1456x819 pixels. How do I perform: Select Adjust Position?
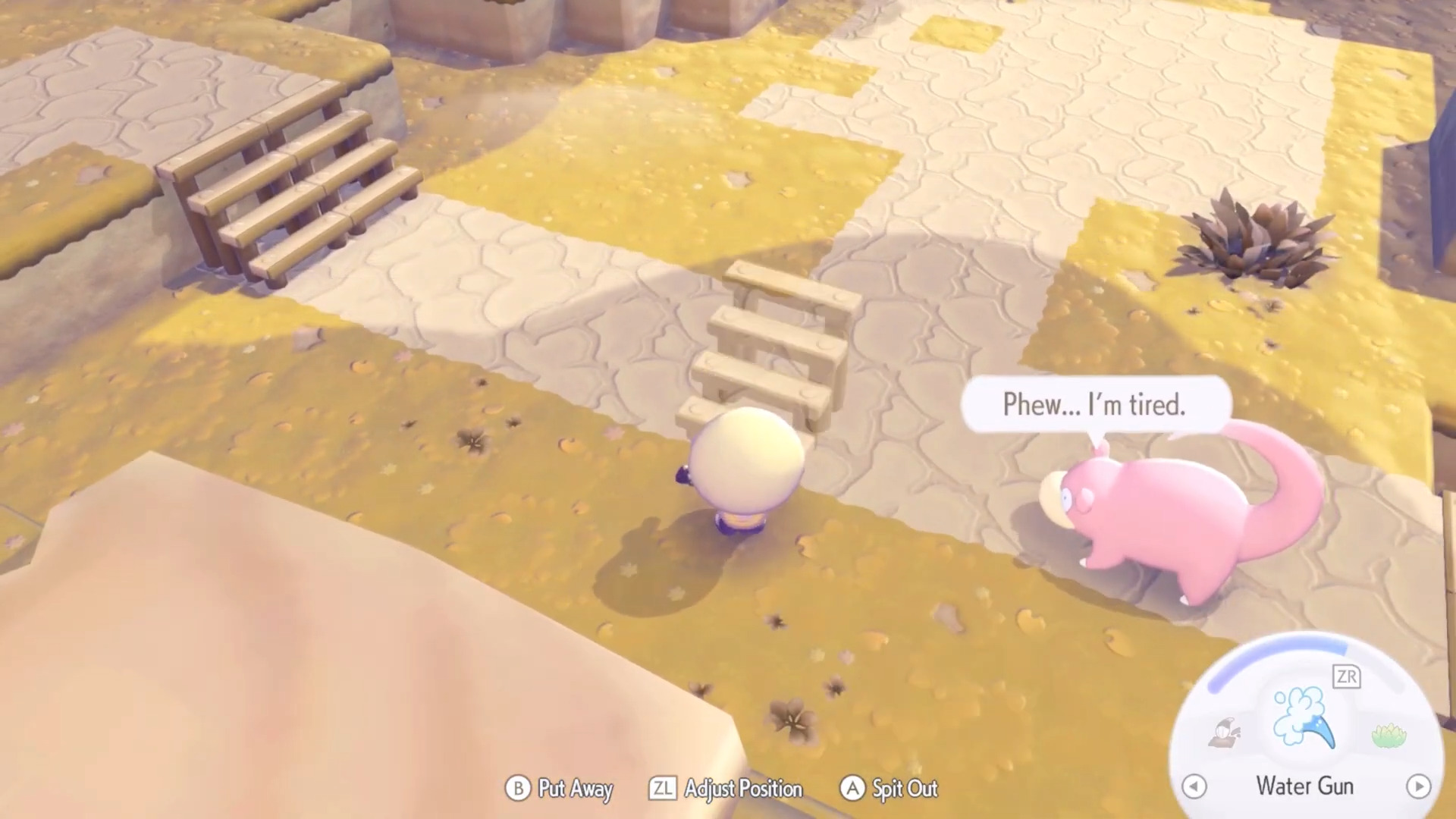pyautogui.click(x=744, y=789)
